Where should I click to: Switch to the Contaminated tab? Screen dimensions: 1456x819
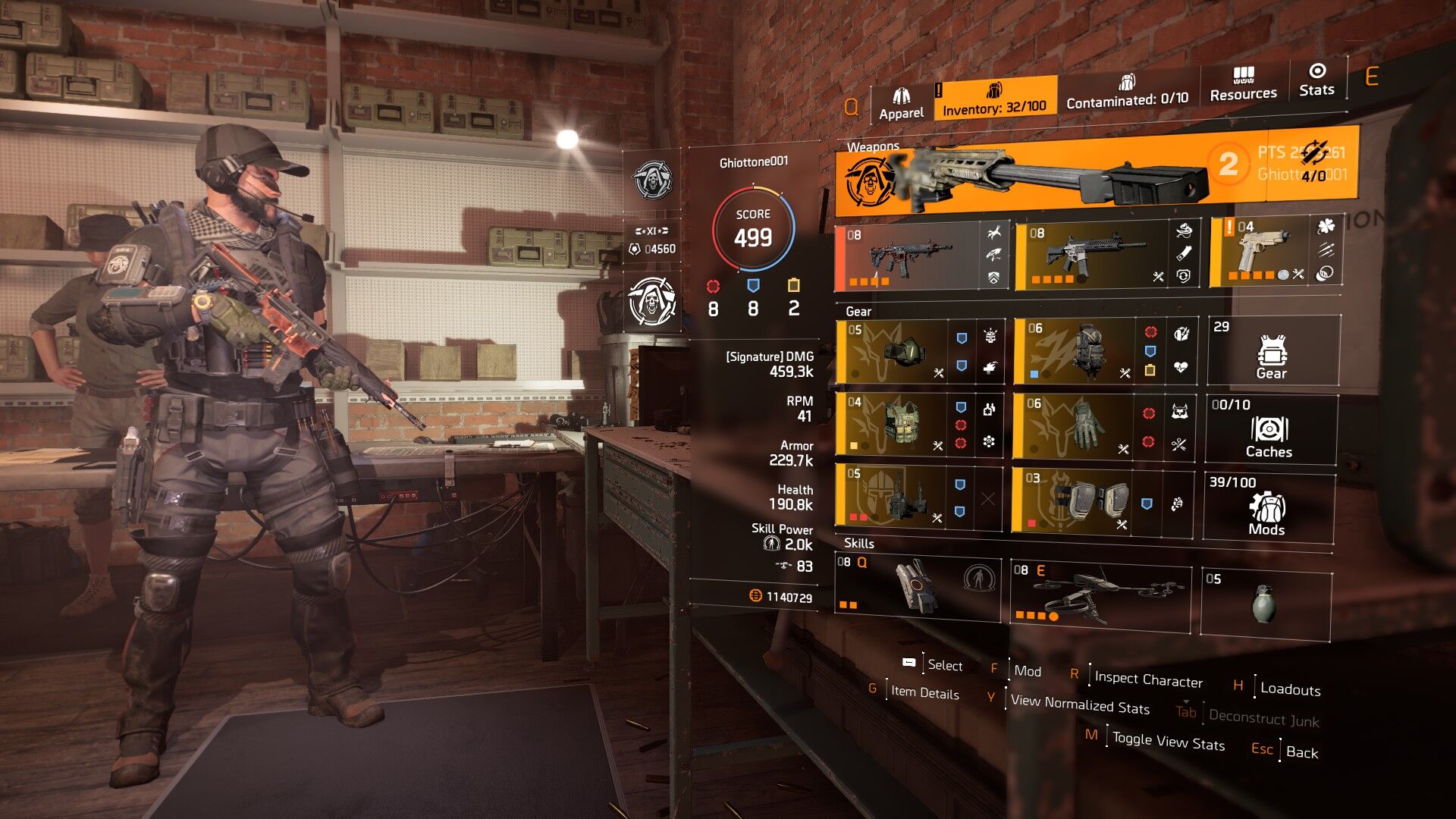click(x=1127, y=92)
